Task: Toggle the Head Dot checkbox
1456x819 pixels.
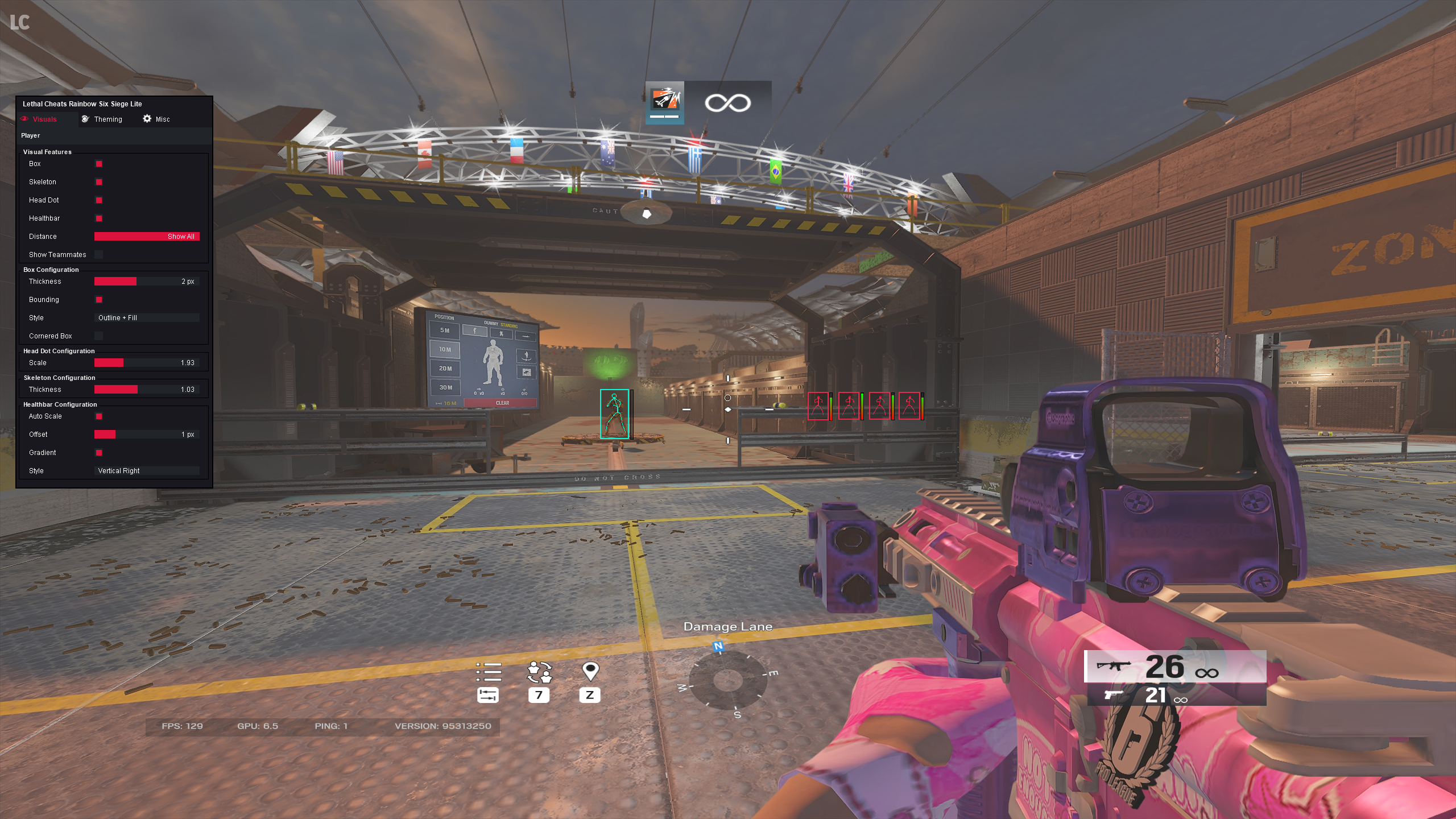Action: click(x=99, y=200)
